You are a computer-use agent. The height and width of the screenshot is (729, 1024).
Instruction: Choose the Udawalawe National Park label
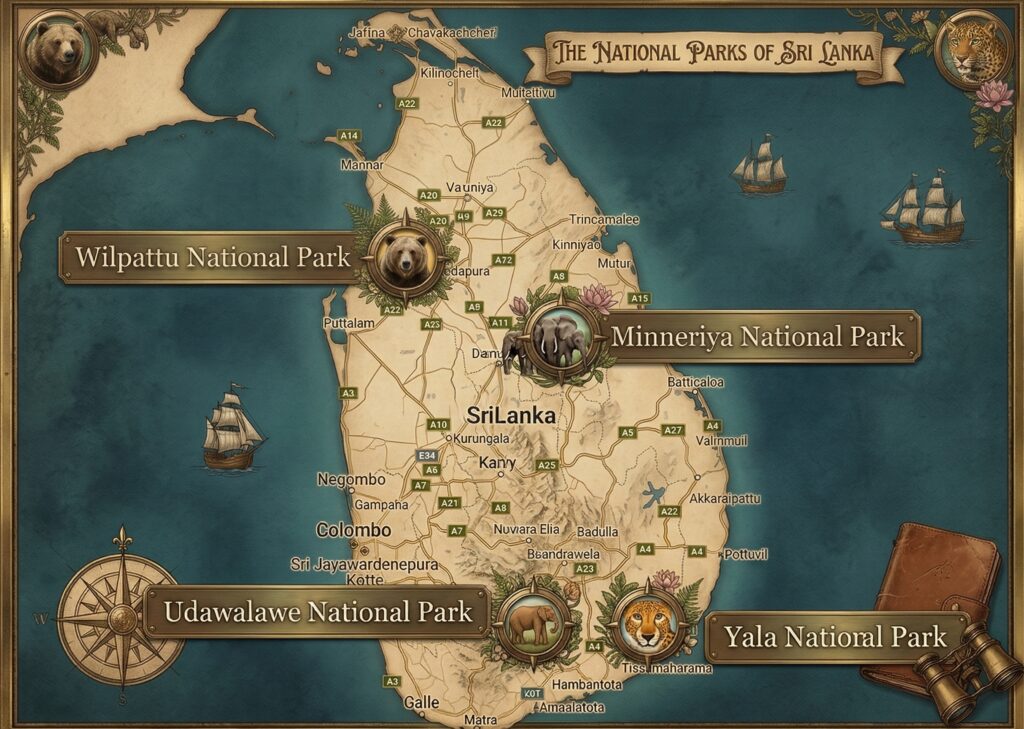pyautogui.click(x=318, y=611)
